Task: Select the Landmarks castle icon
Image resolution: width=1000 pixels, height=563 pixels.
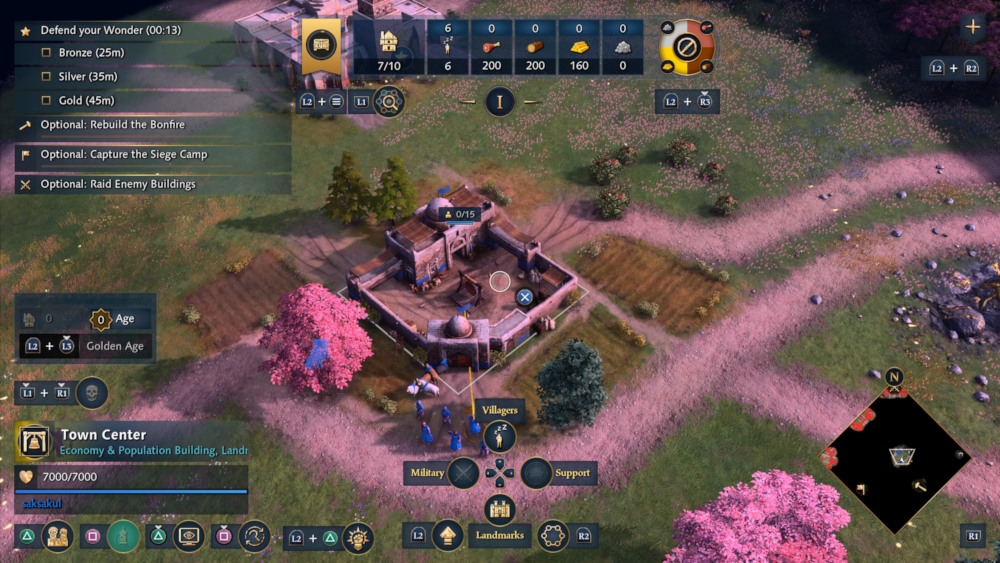Action: pyautogui.click(x=499, y=510)
